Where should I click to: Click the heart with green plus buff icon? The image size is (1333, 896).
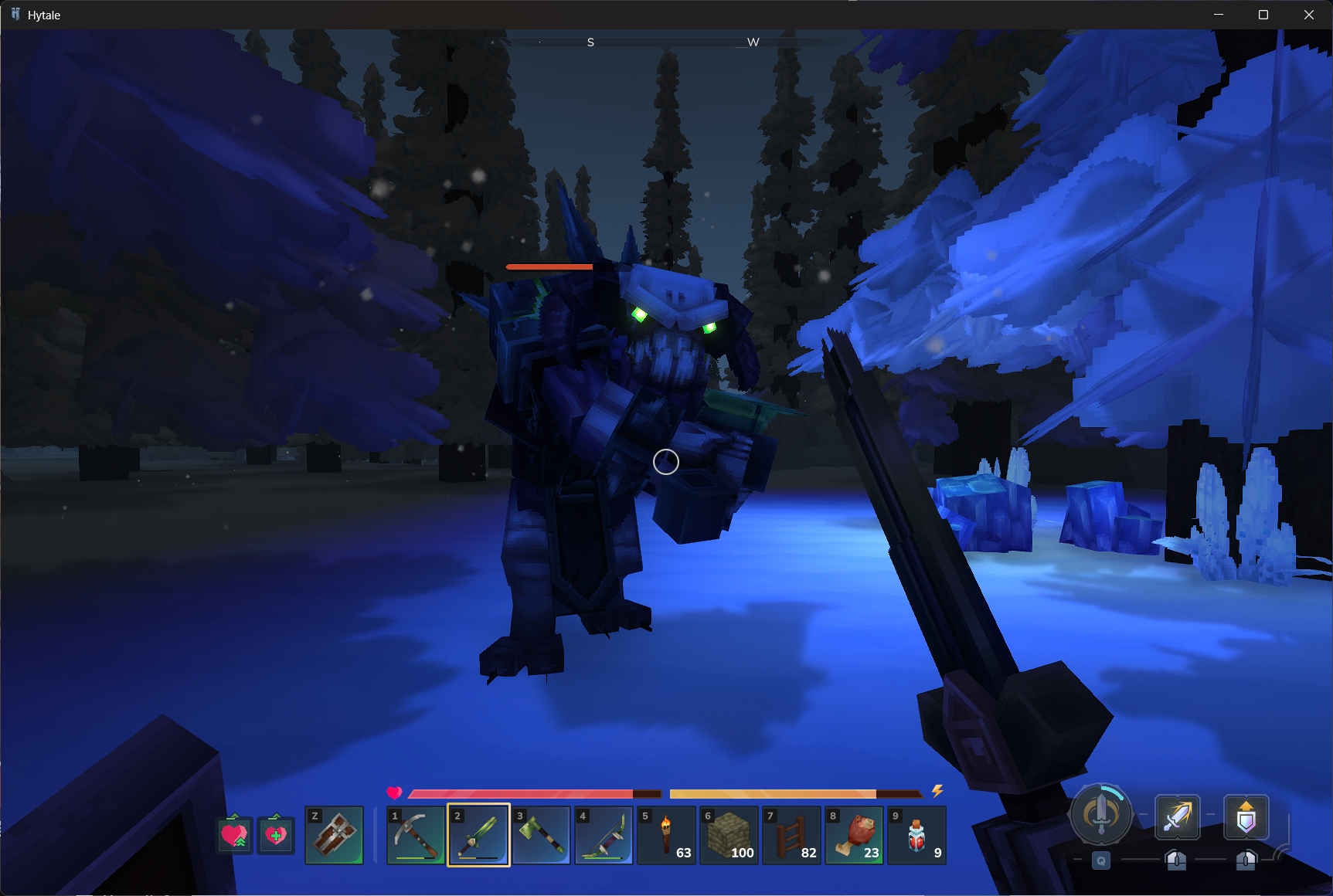(276, 834)
